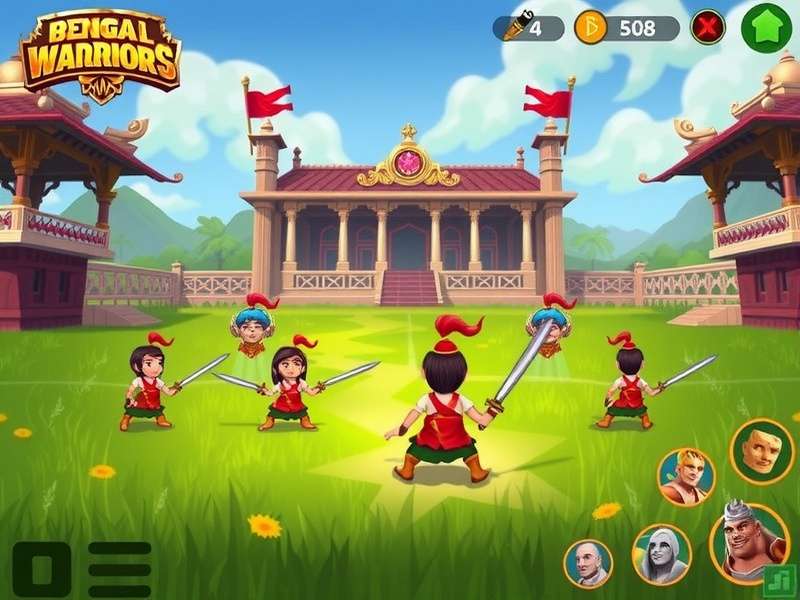Image resolution: width=800 pixels, height=600 pixels.
Task: Open the three-line hamburger menu
Action: [x=119, y=570]
